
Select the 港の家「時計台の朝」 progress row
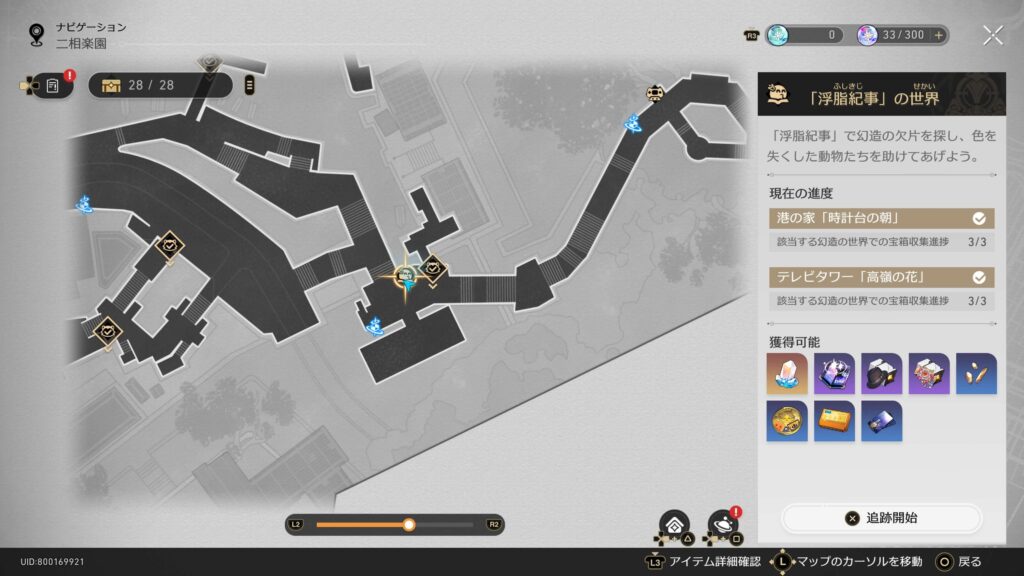click(x=880, y=218)
